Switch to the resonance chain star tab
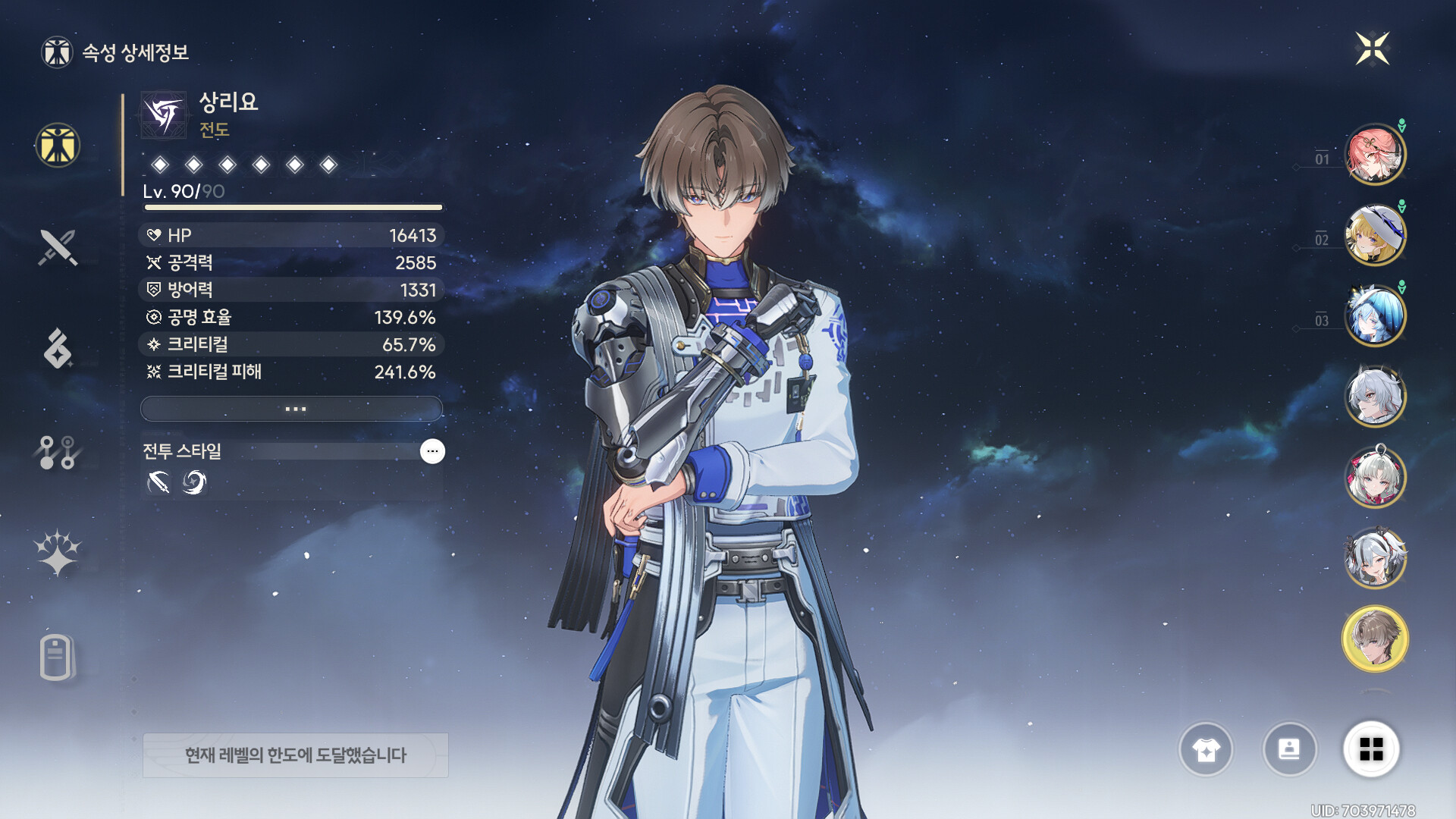The width and height of the screenshot is (1456, 819). pyautogui.click(x=58, y=553)
